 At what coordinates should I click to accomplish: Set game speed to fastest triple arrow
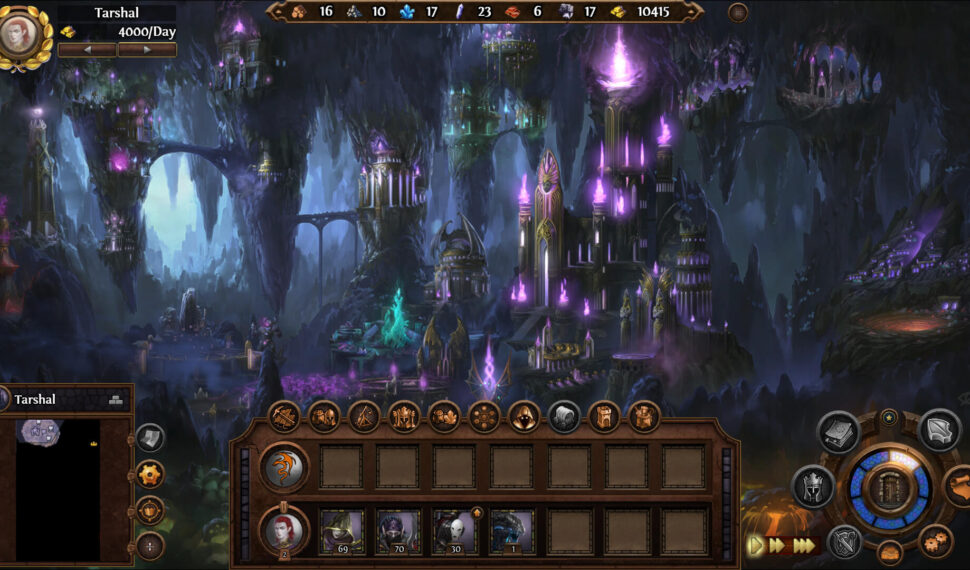pyautogui.click(x=805, y=546)
